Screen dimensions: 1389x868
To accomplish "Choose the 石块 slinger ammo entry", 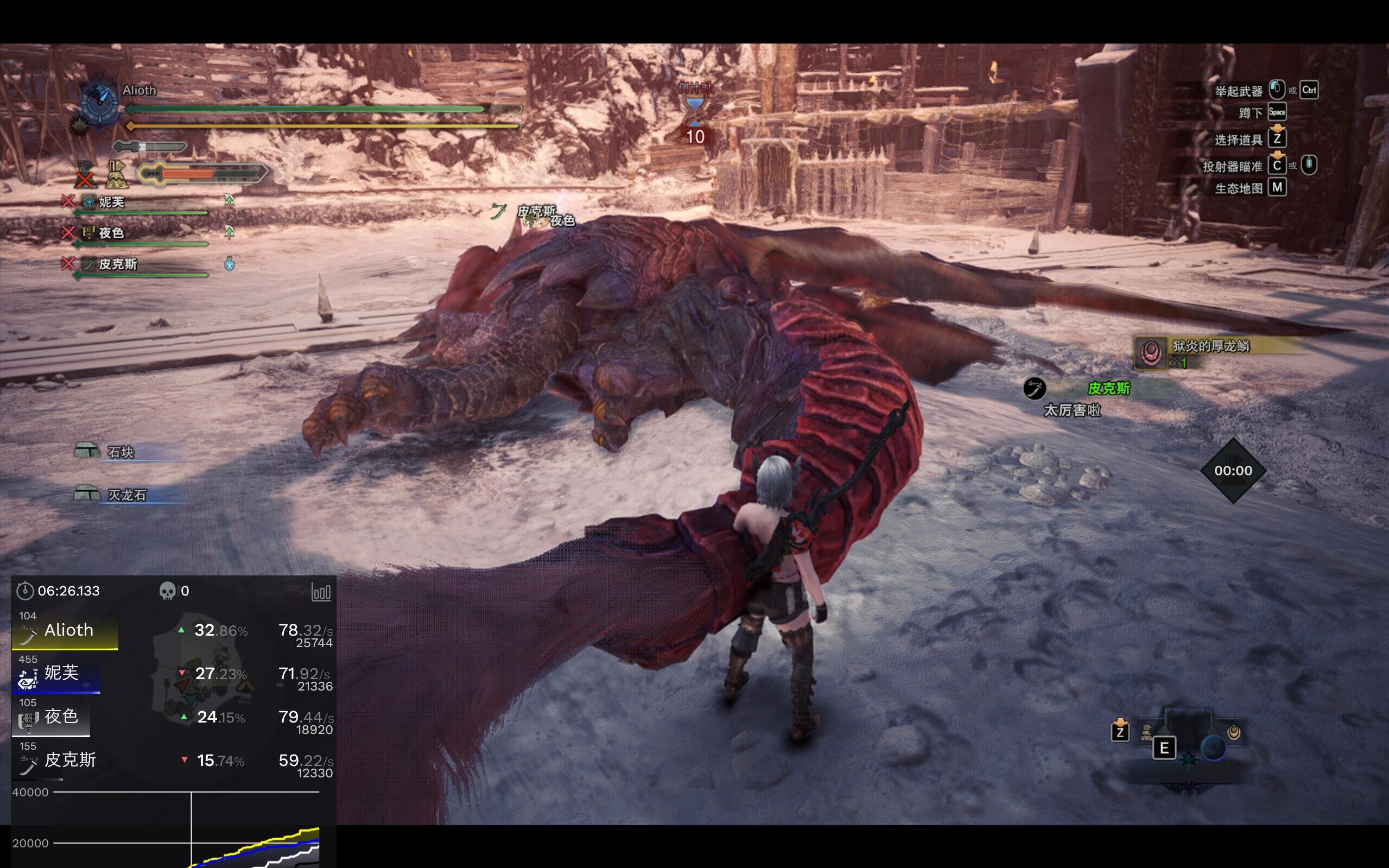I will click(x=120, y=452).
